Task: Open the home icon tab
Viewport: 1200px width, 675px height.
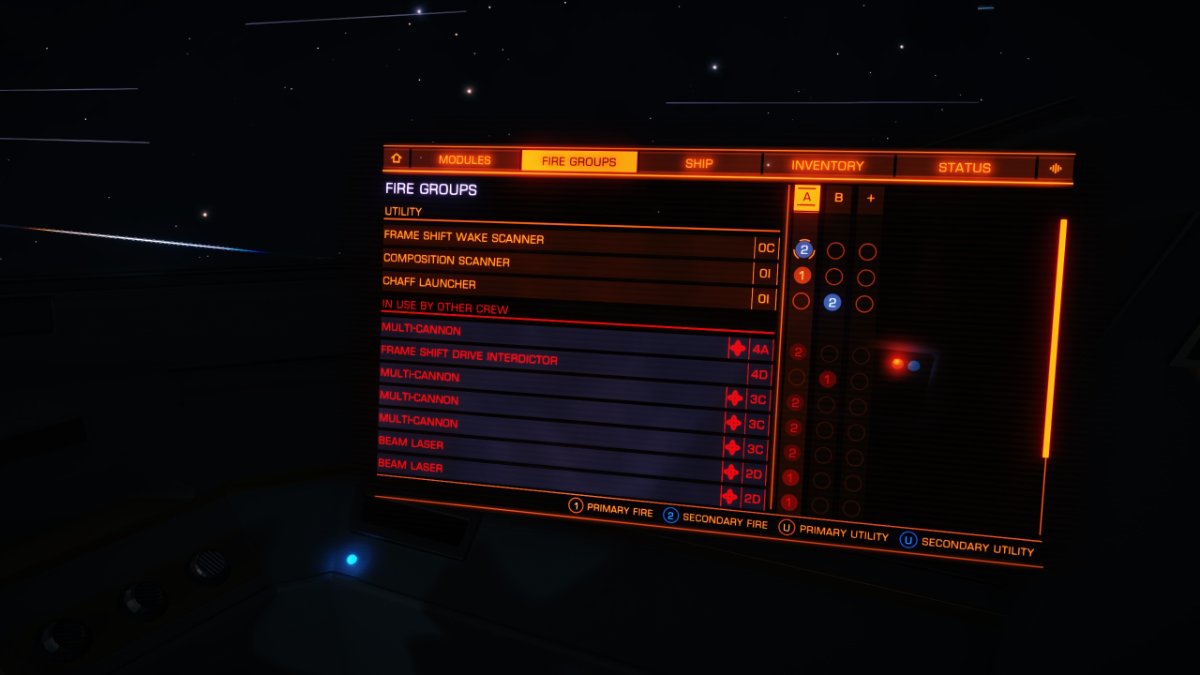Action: tap(396, 159)
